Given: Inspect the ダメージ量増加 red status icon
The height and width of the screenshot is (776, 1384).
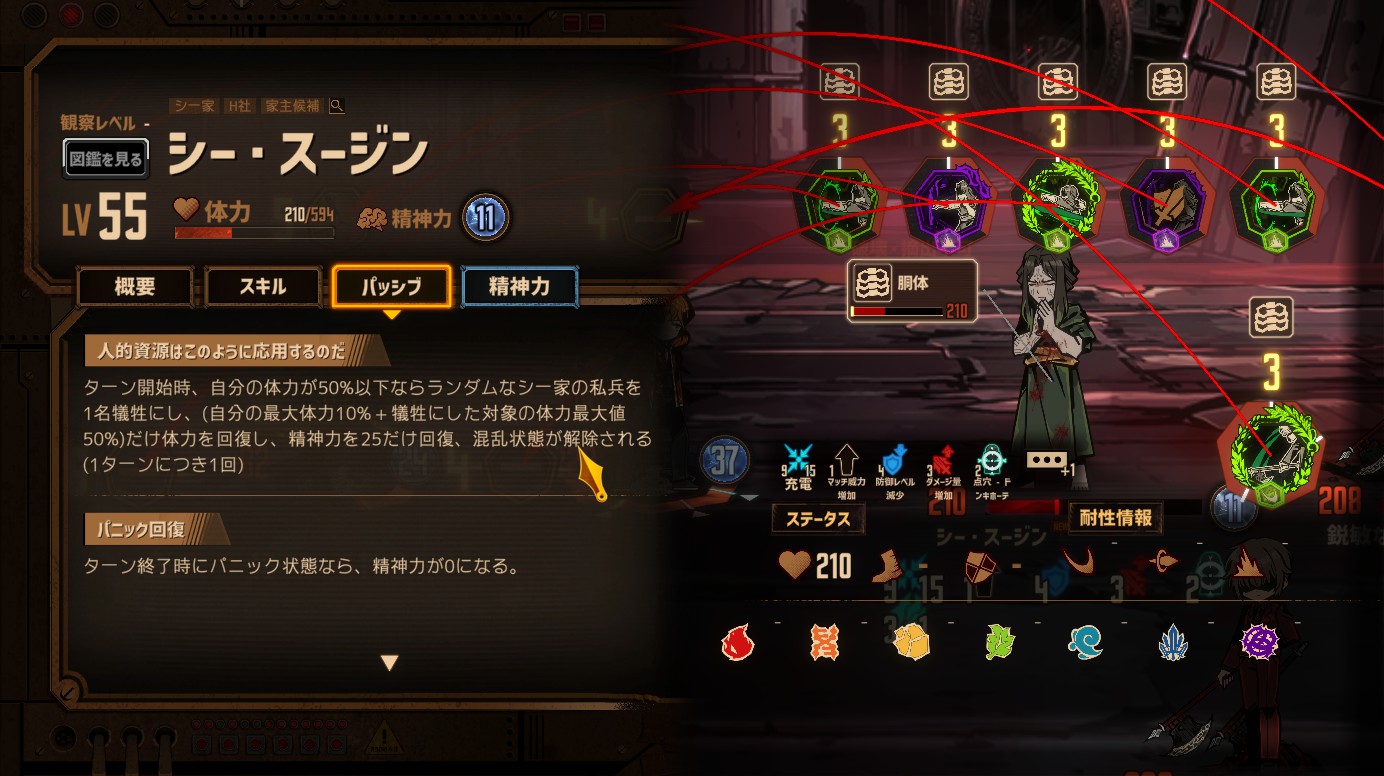Looking at the screenshot, I should 943,460.
